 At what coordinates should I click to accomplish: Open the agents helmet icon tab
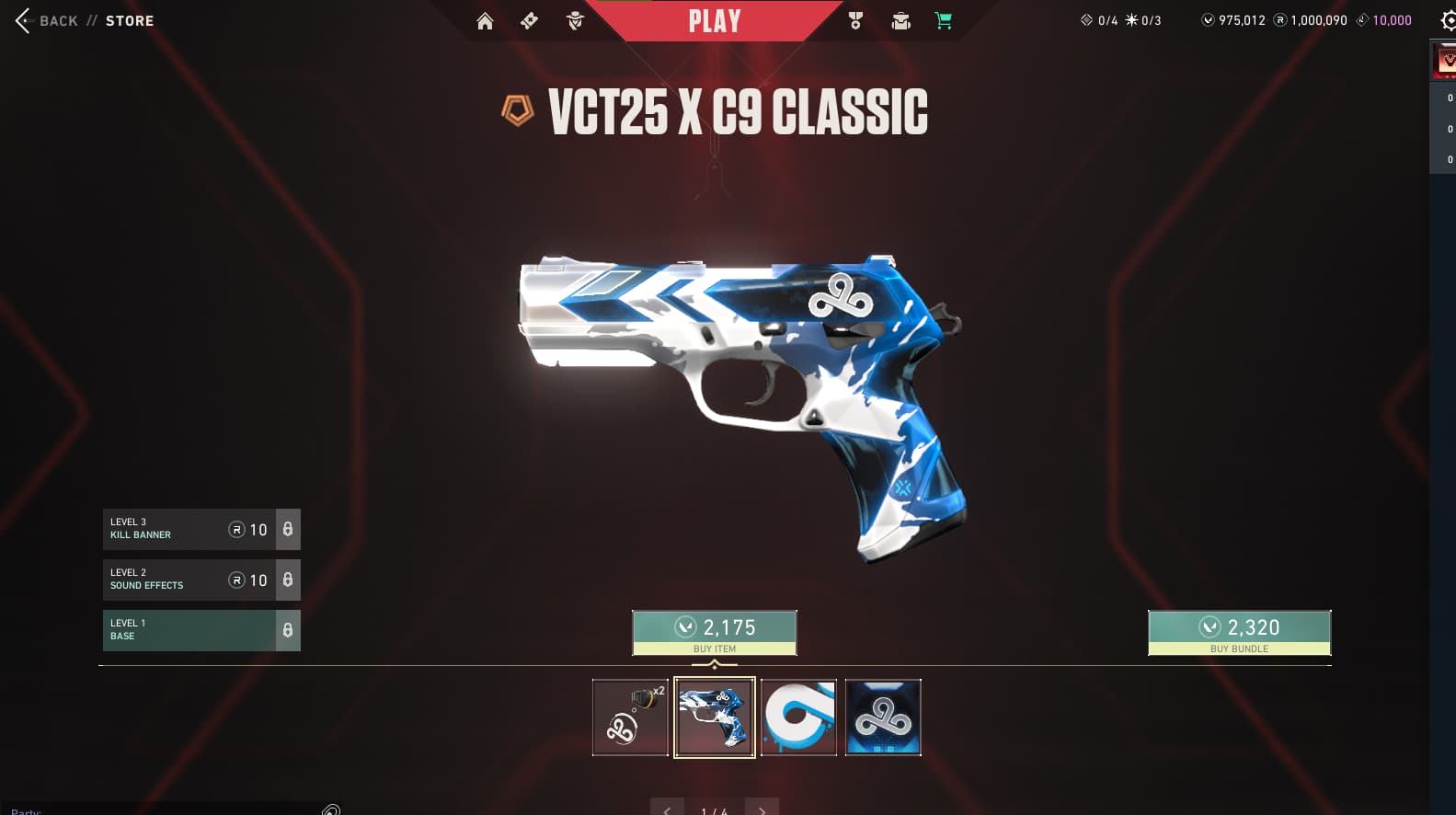click(x=576, y=21)
